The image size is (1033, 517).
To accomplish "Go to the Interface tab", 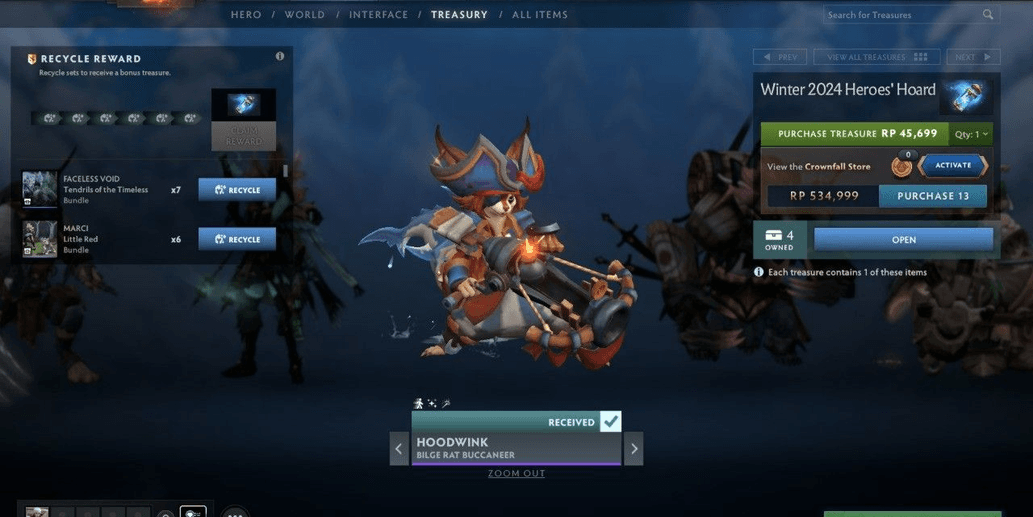I will [x=378, y=15].
